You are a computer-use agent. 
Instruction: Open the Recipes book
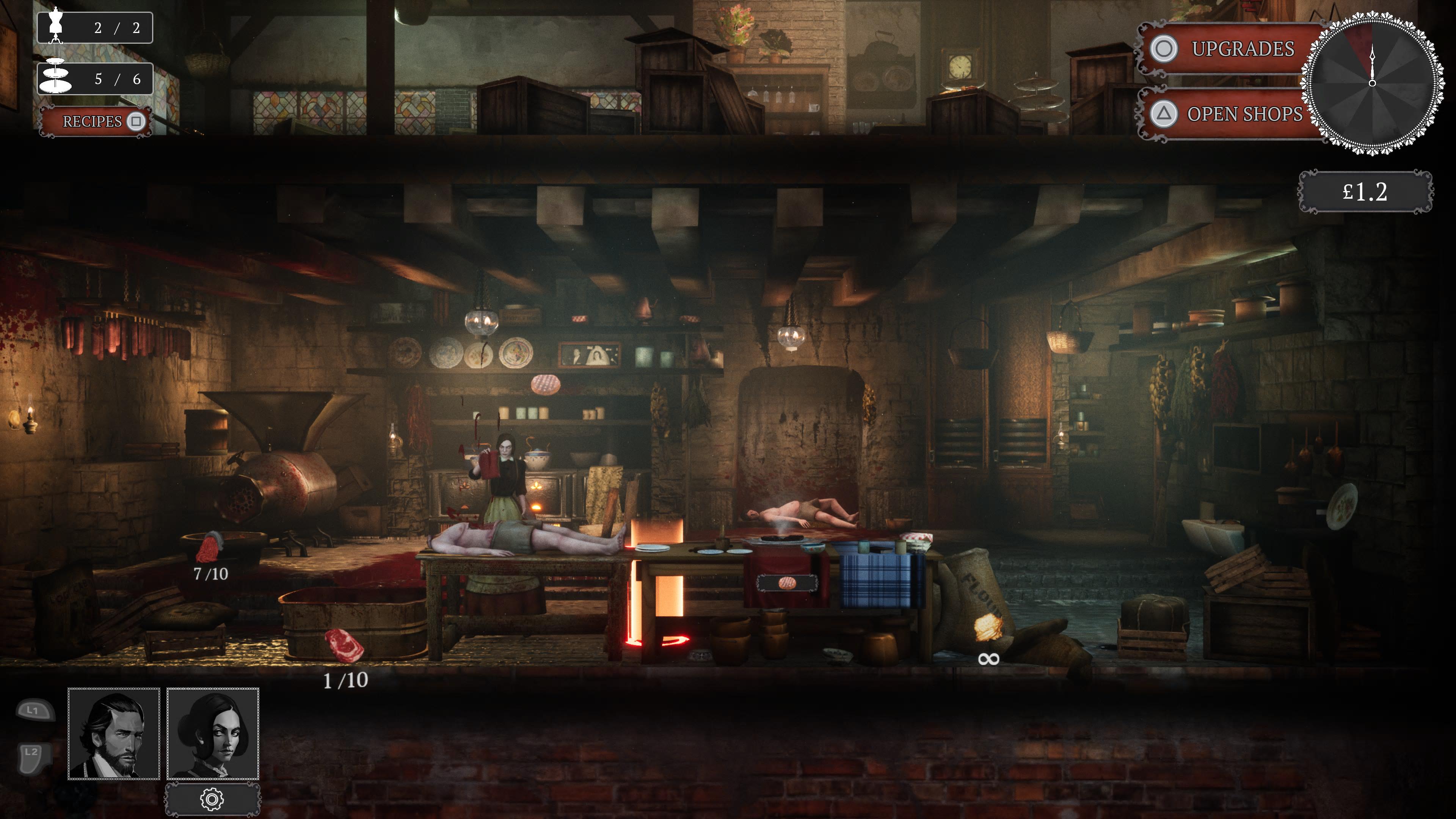coord(95,121)
